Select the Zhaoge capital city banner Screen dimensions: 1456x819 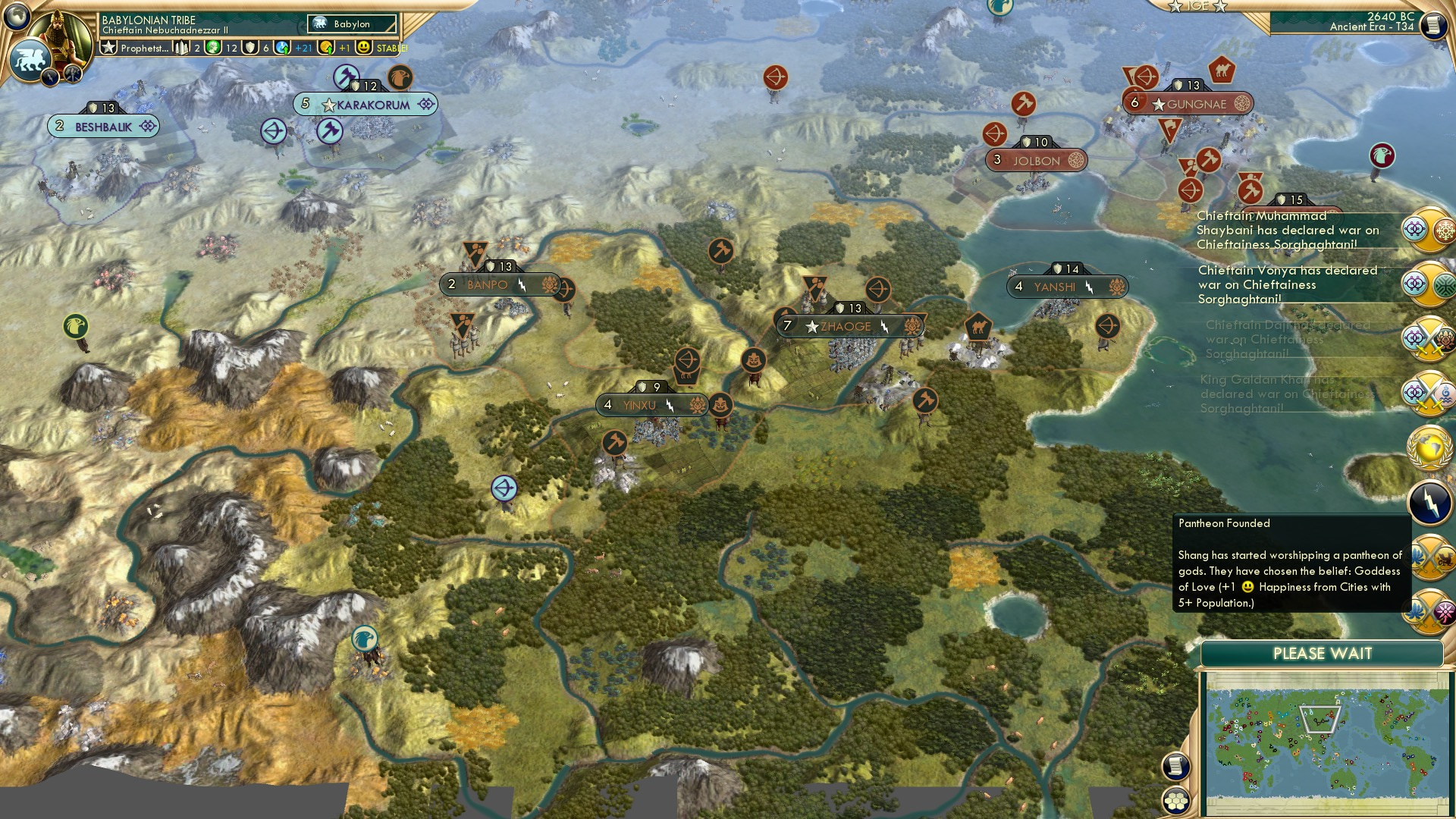click(849, 325)
